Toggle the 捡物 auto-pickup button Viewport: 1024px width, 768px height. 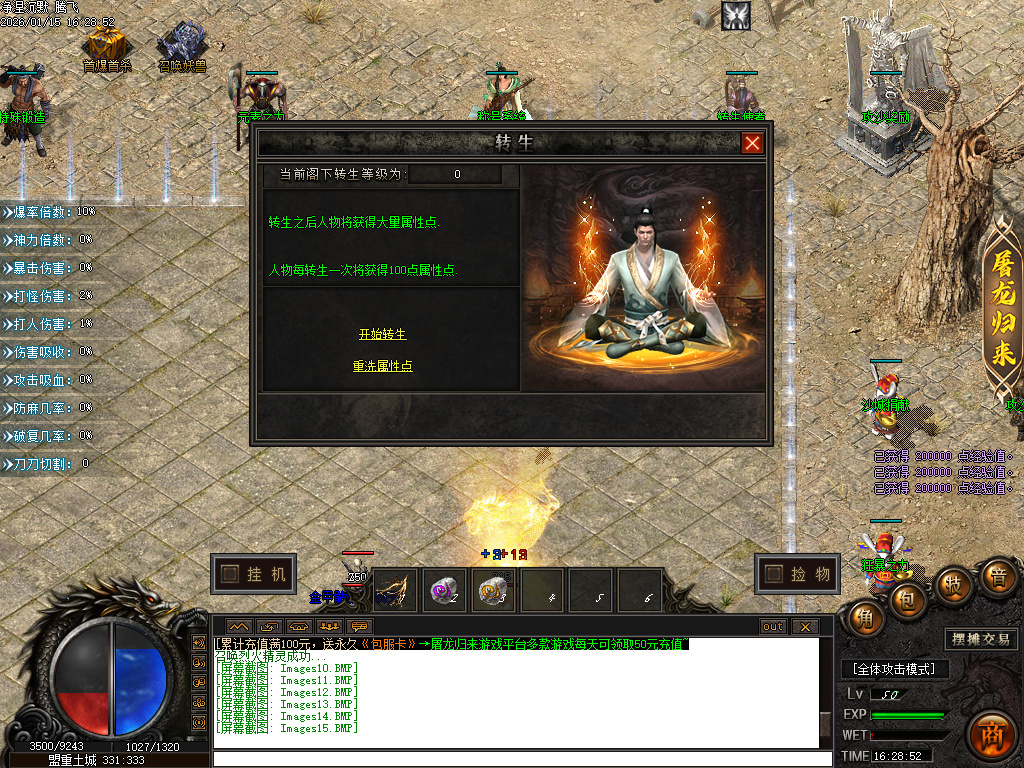point(797,574)
